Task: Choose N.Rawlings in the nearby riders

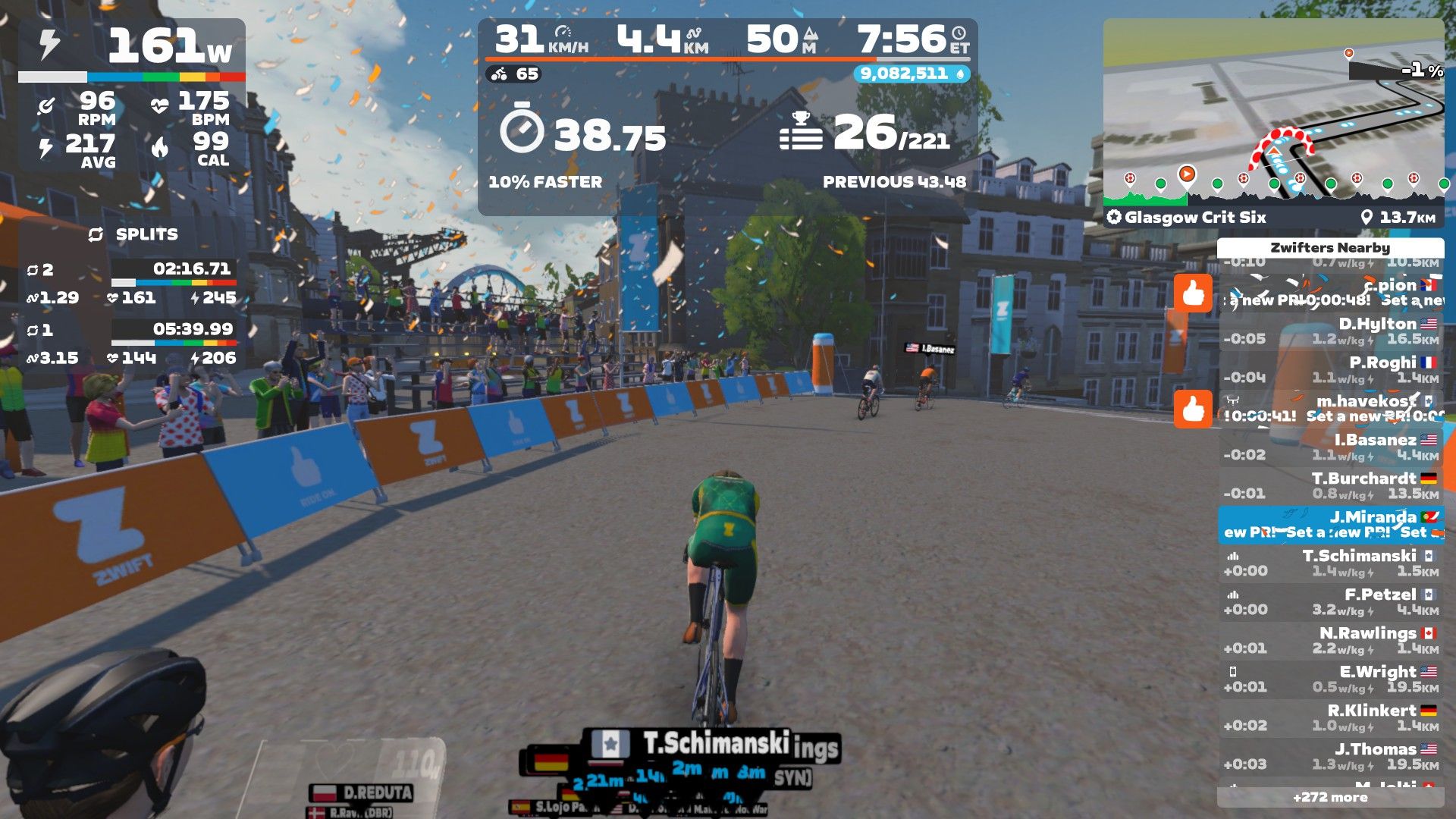Action: (1331, 641)
